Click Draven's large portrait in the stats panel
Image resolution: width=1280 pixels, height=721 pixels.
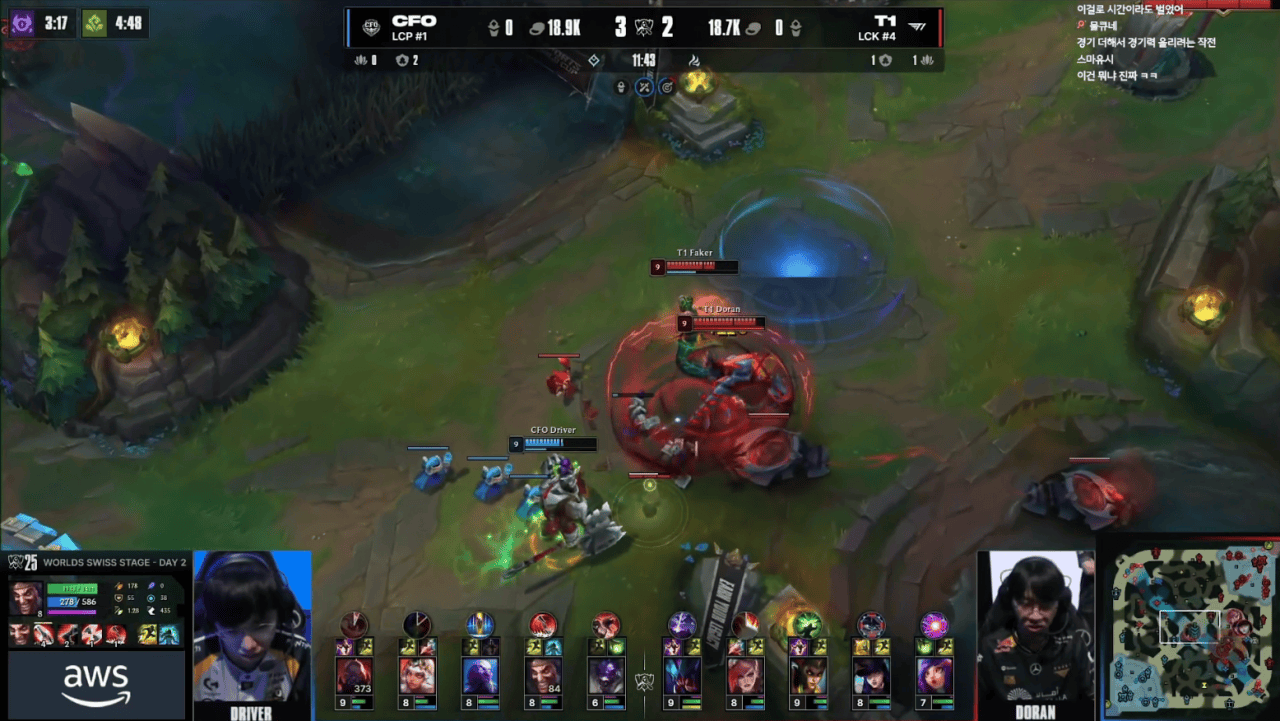coord(25,597)
